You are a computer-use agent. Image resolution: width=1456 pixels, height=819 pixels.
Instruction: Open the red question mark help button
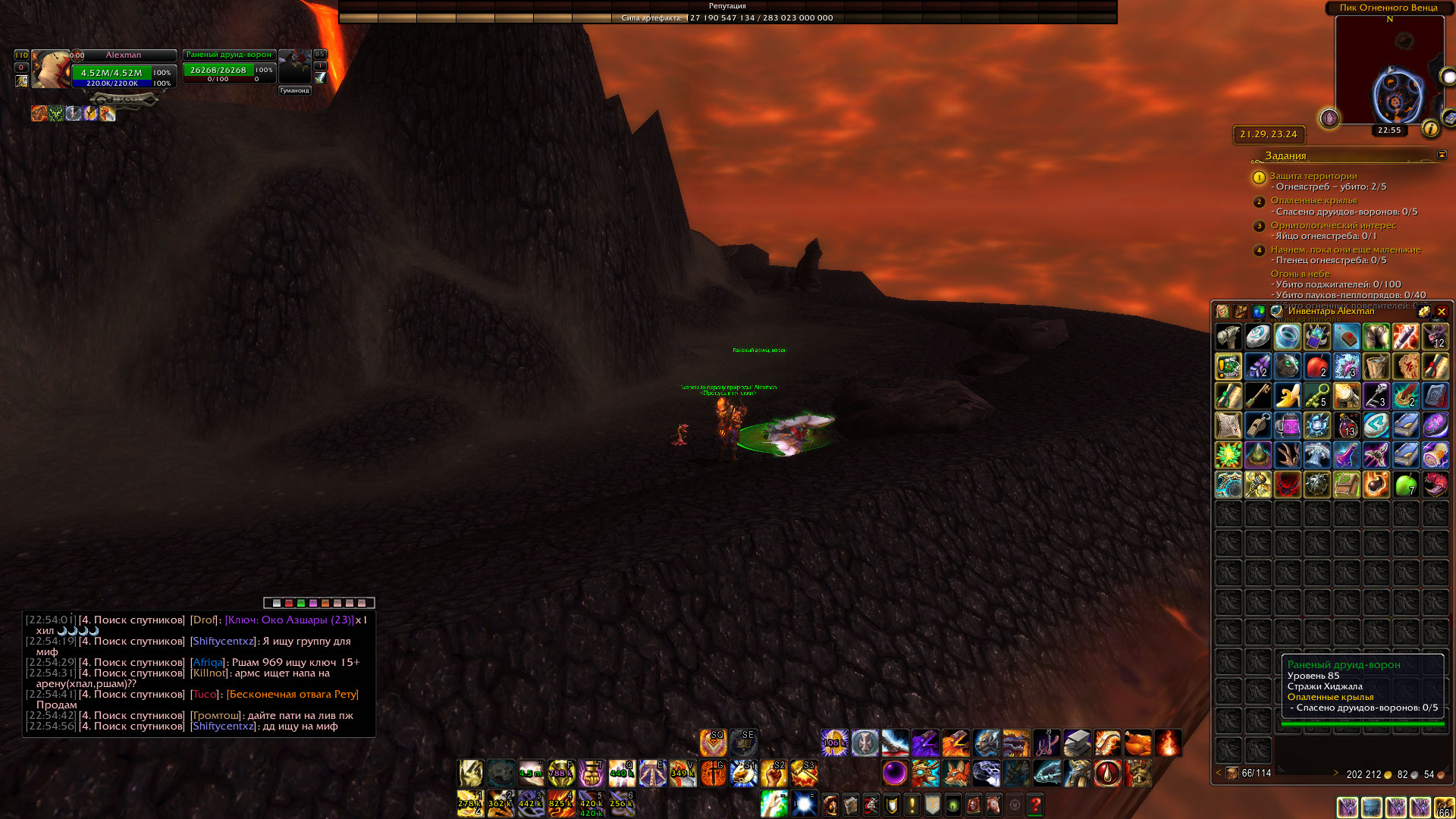tap(1035, 804)
